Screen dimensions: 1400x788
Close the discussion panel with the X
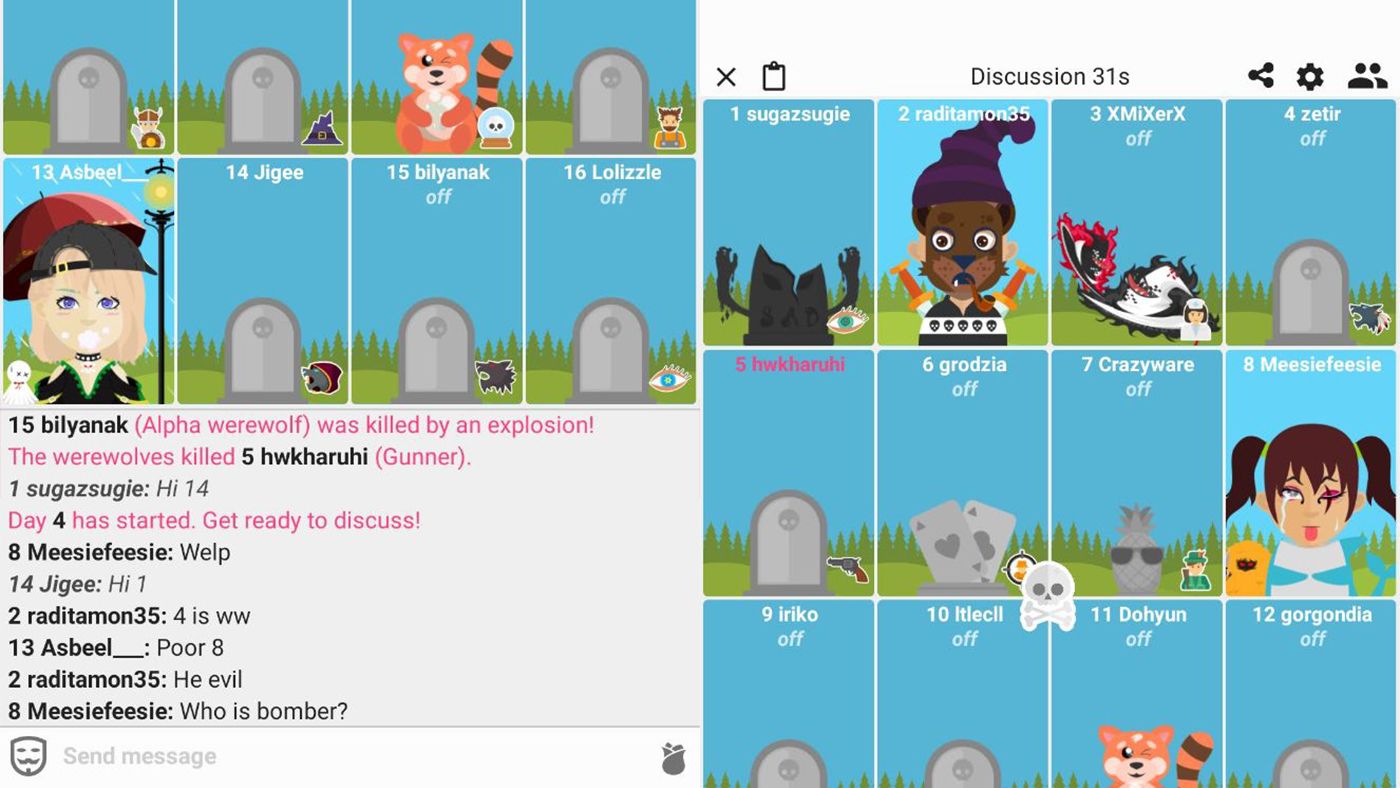tap(725, 76)
